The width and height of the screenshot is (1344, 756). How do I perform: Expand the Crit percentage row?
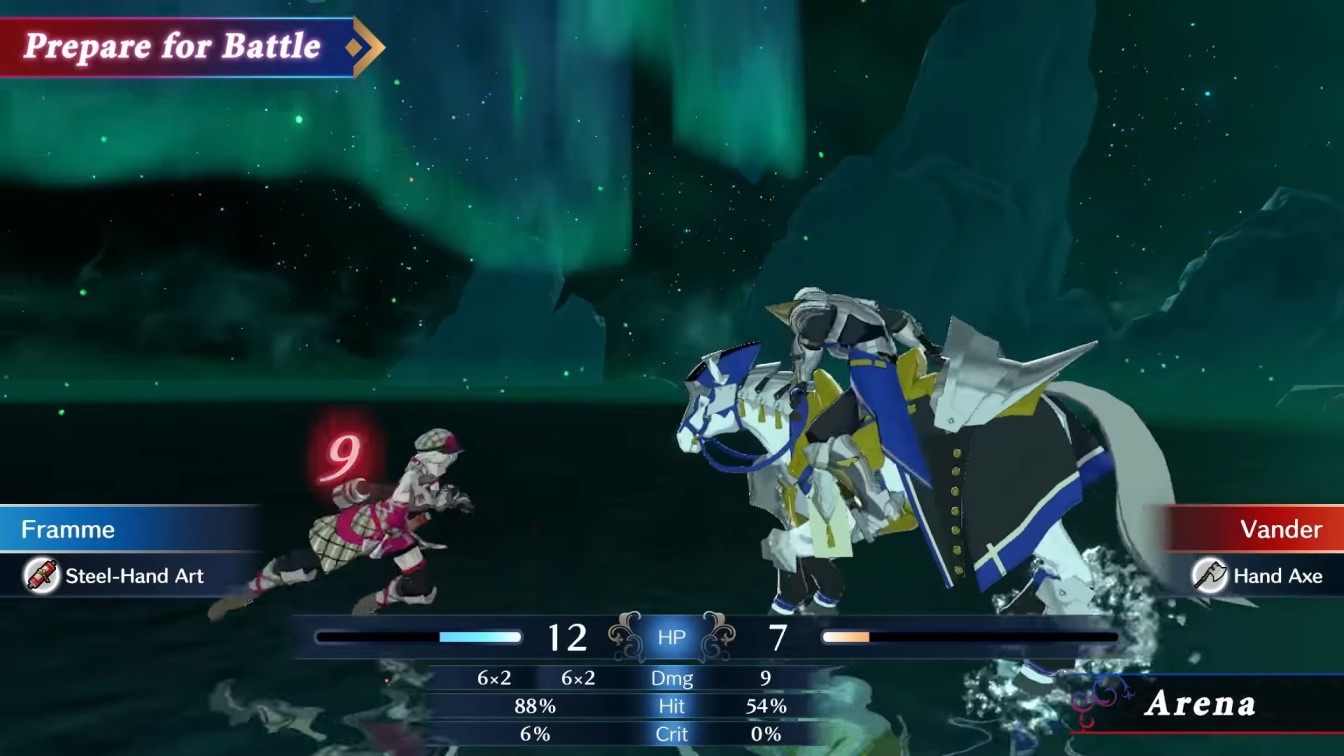(x=672, y=733)
